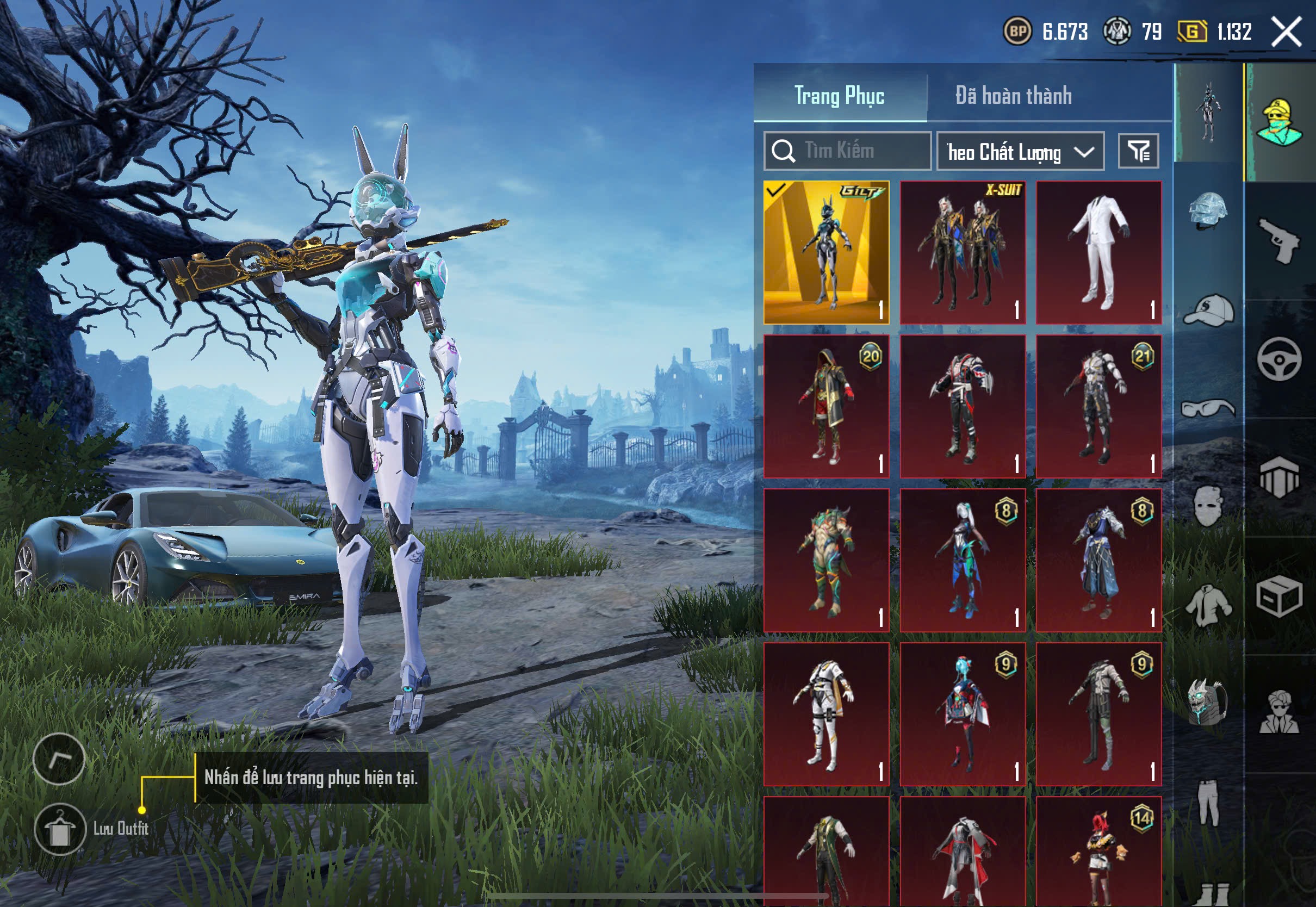Open the filter options button
Screen dimensions: 1316x907
(x=1138, y=151)
